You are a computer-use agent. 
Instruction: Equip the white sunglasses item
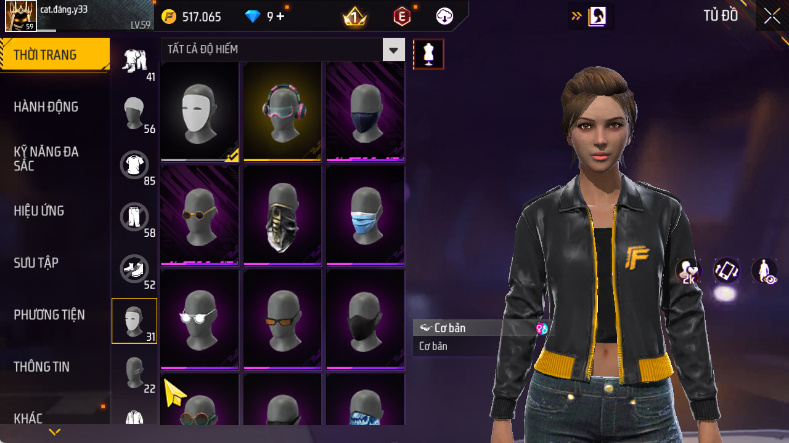tap(199, 318)
